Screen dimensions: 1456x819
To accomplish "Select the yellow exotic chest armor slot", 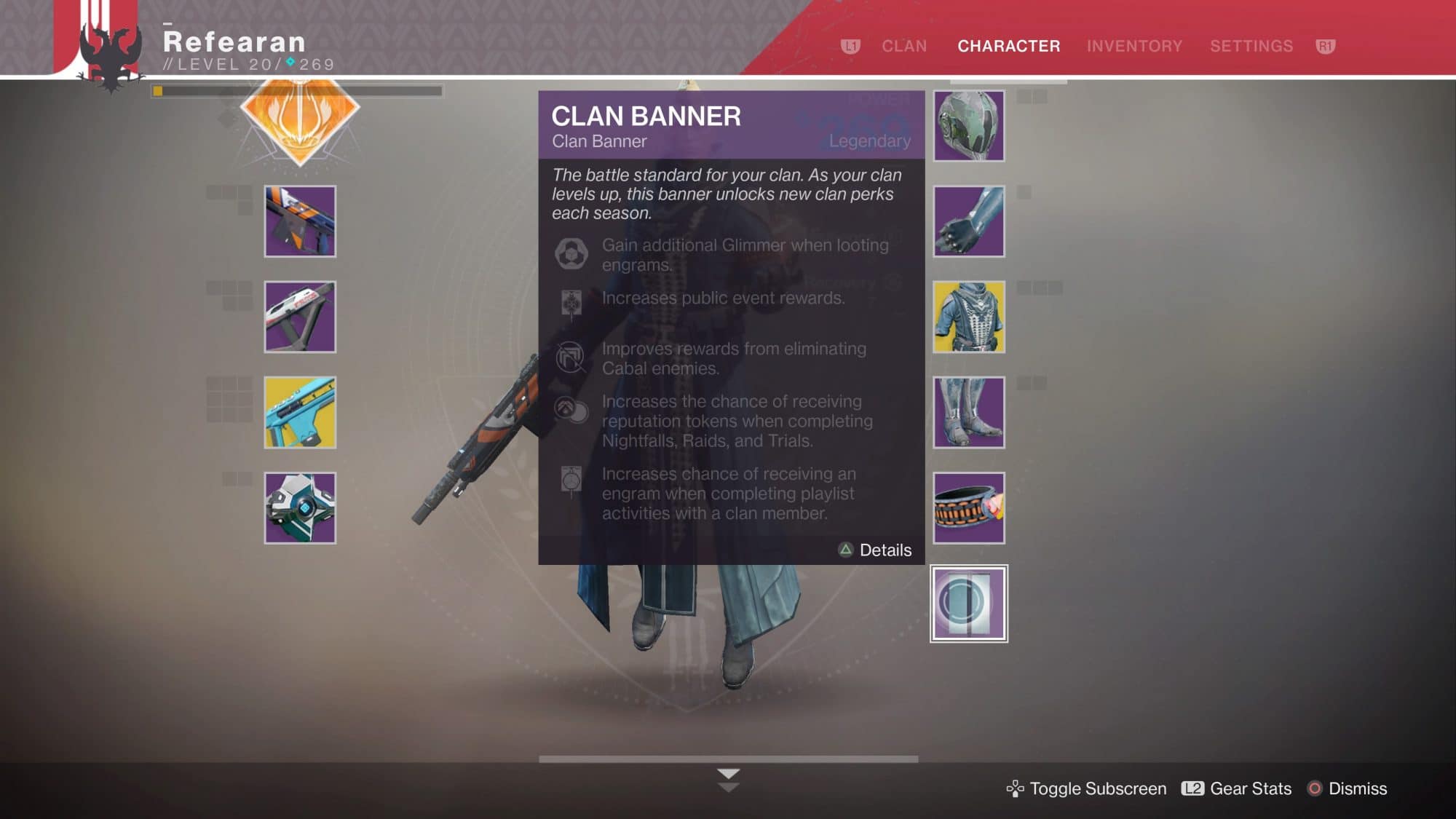I will pyautogui.click(x=969, y=317).
